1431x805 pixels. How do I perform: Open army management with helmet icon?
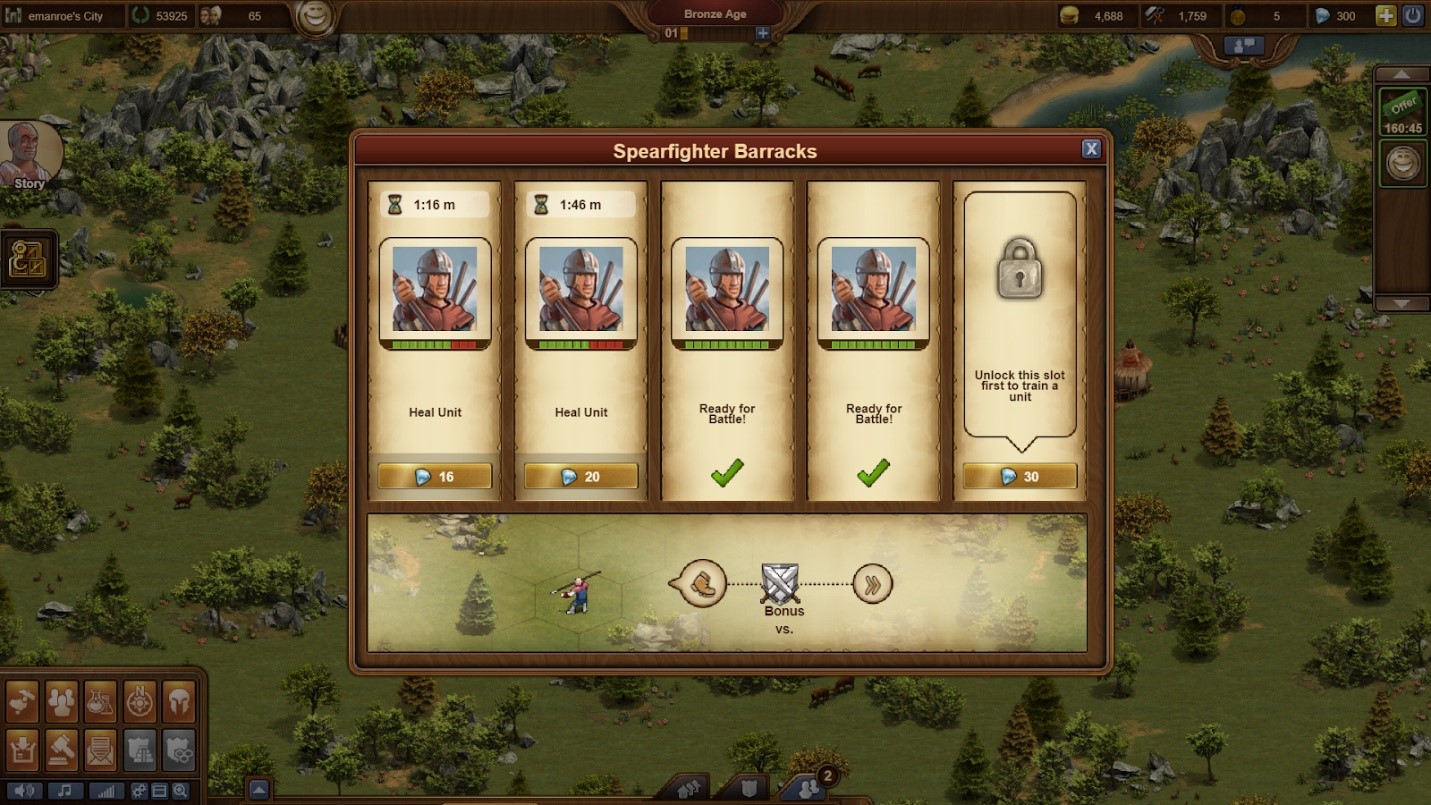179,702
